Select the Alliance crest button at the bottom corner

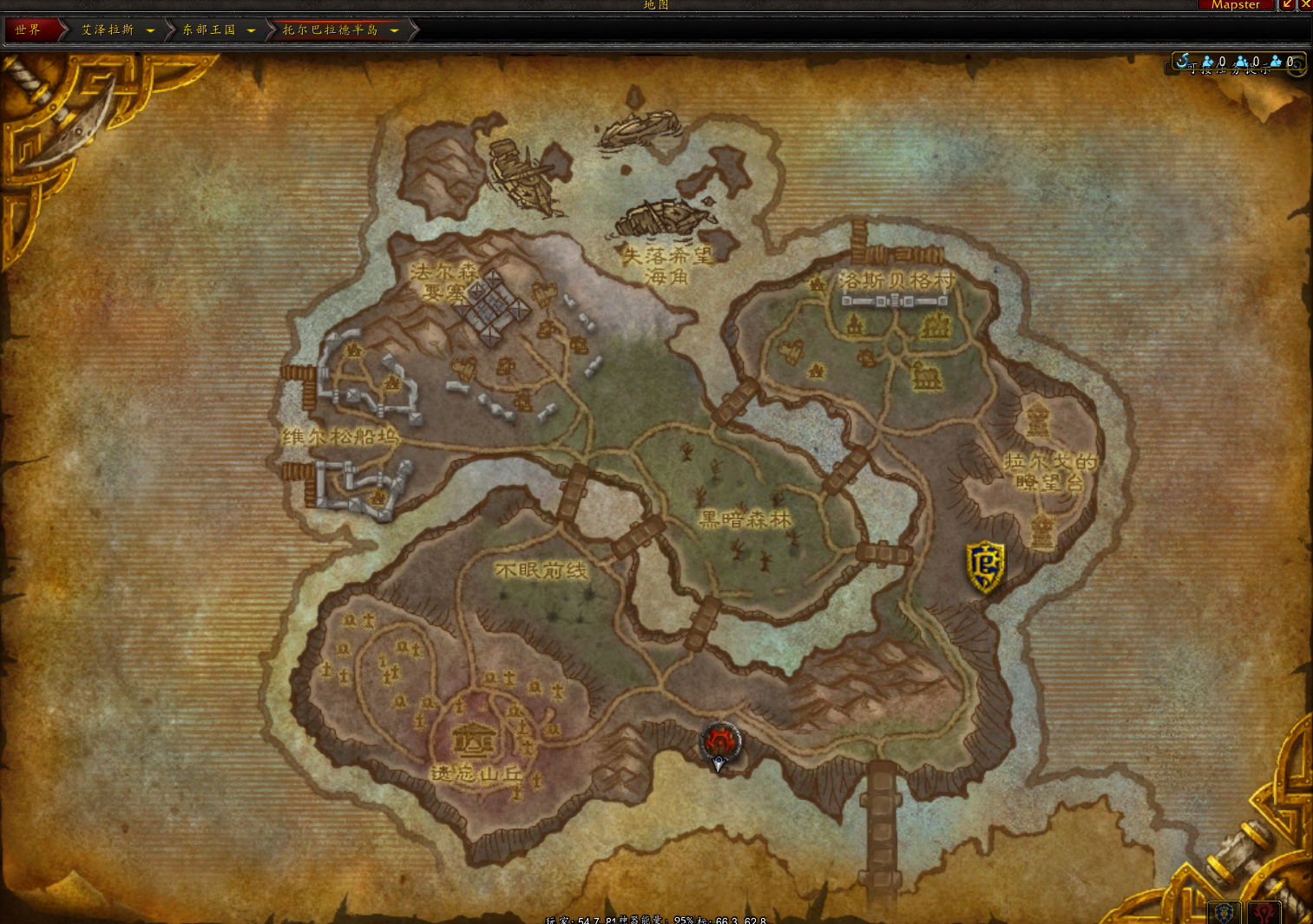[x=1224, y=913]
